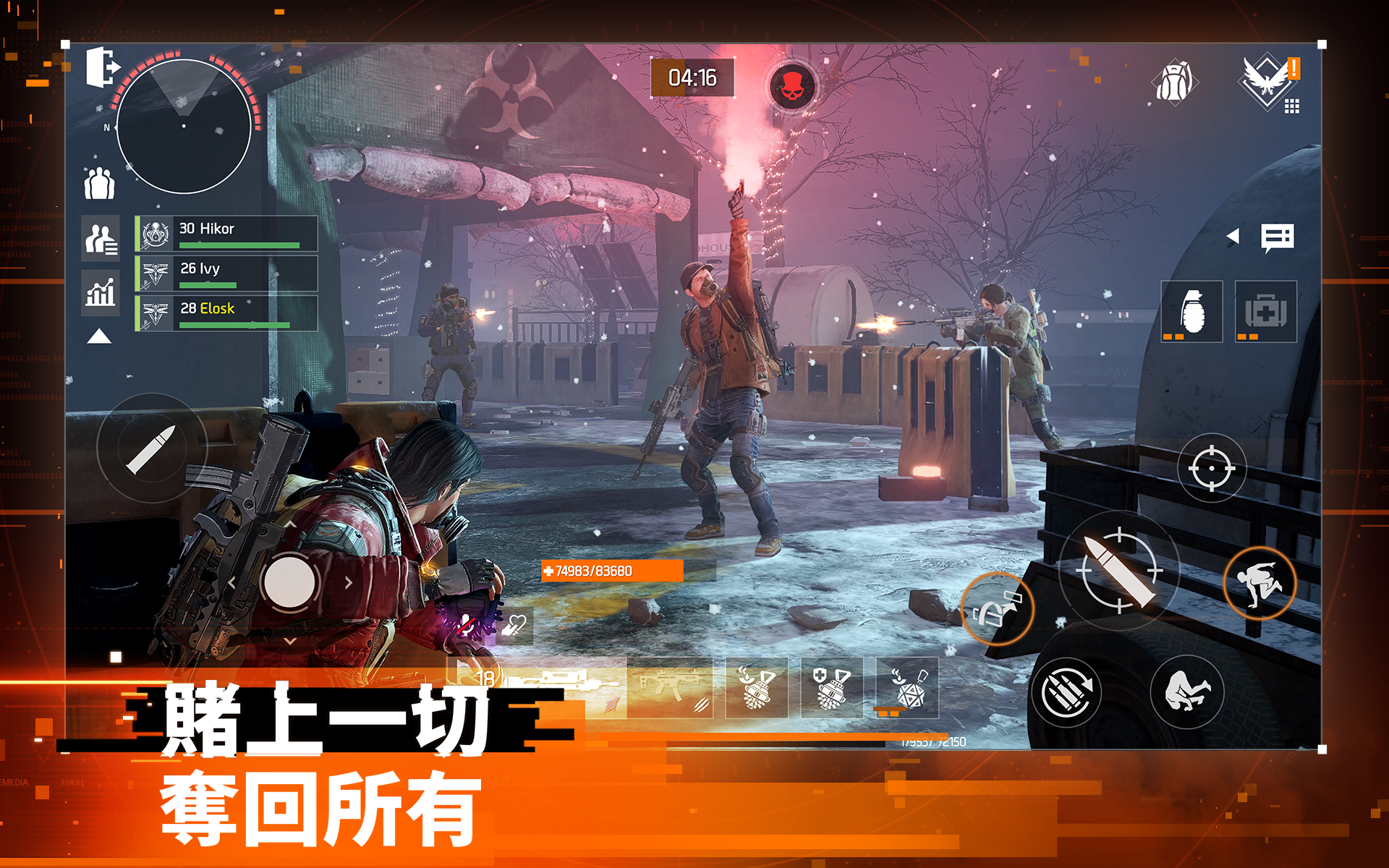Throw a grenade using the grenade slot
Viewport: 1389px width, 868px height.
coord(1192,312)
